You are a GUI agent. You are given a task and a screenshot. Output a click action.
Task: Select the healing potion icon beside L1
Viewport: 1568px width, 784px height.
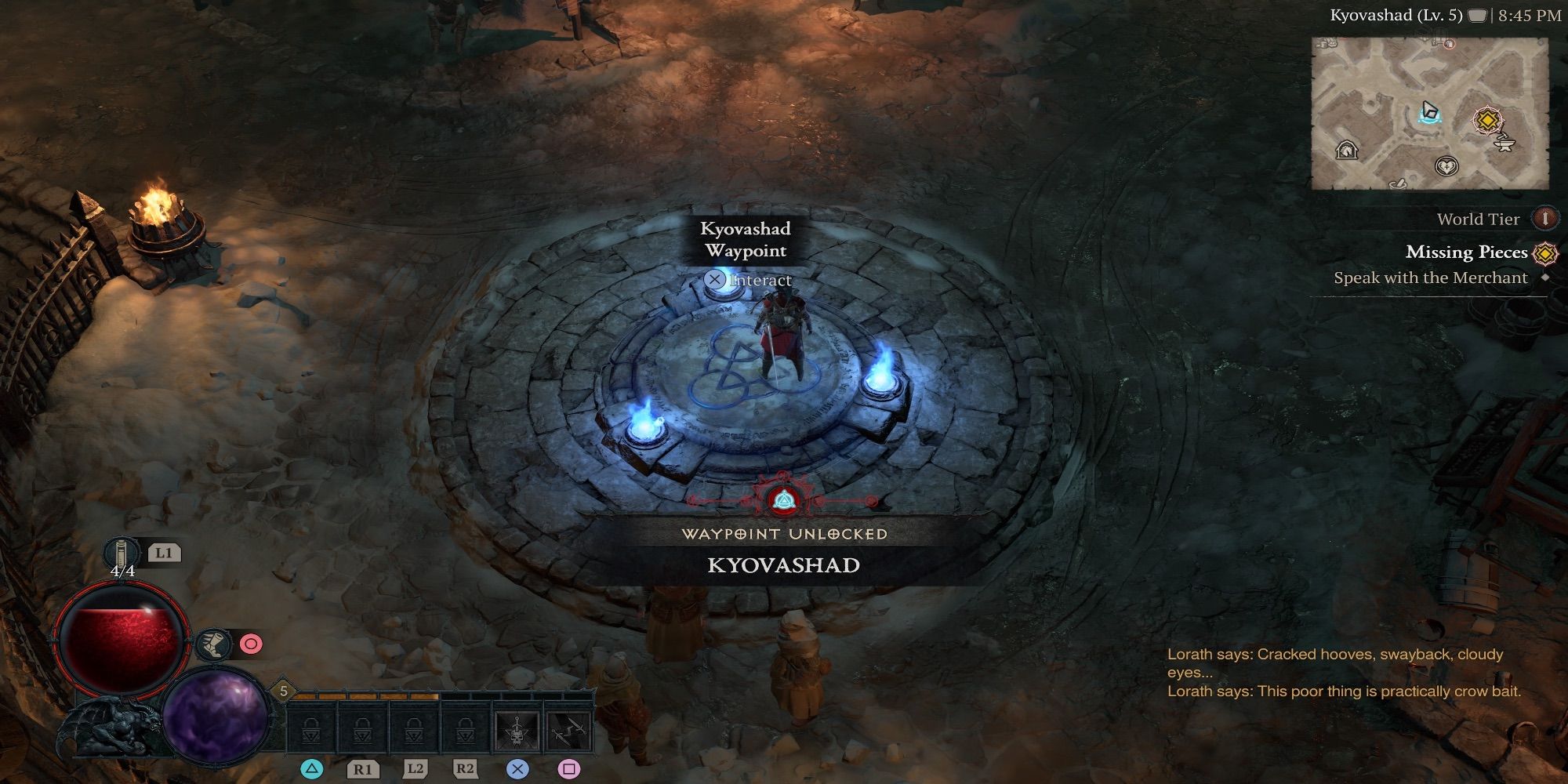click(x=121, y=553)
